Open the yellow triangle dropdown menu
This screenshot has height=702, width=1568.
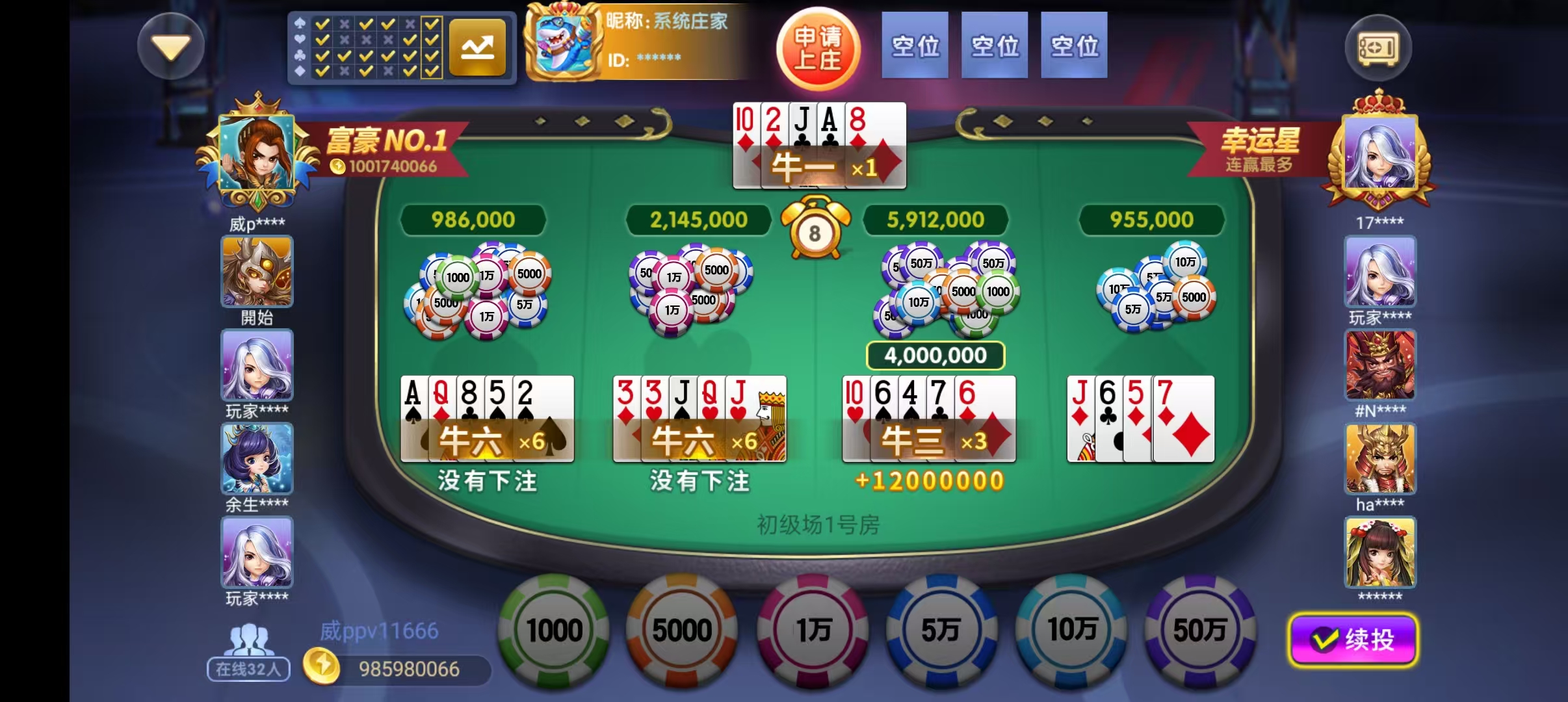point(171,47)
